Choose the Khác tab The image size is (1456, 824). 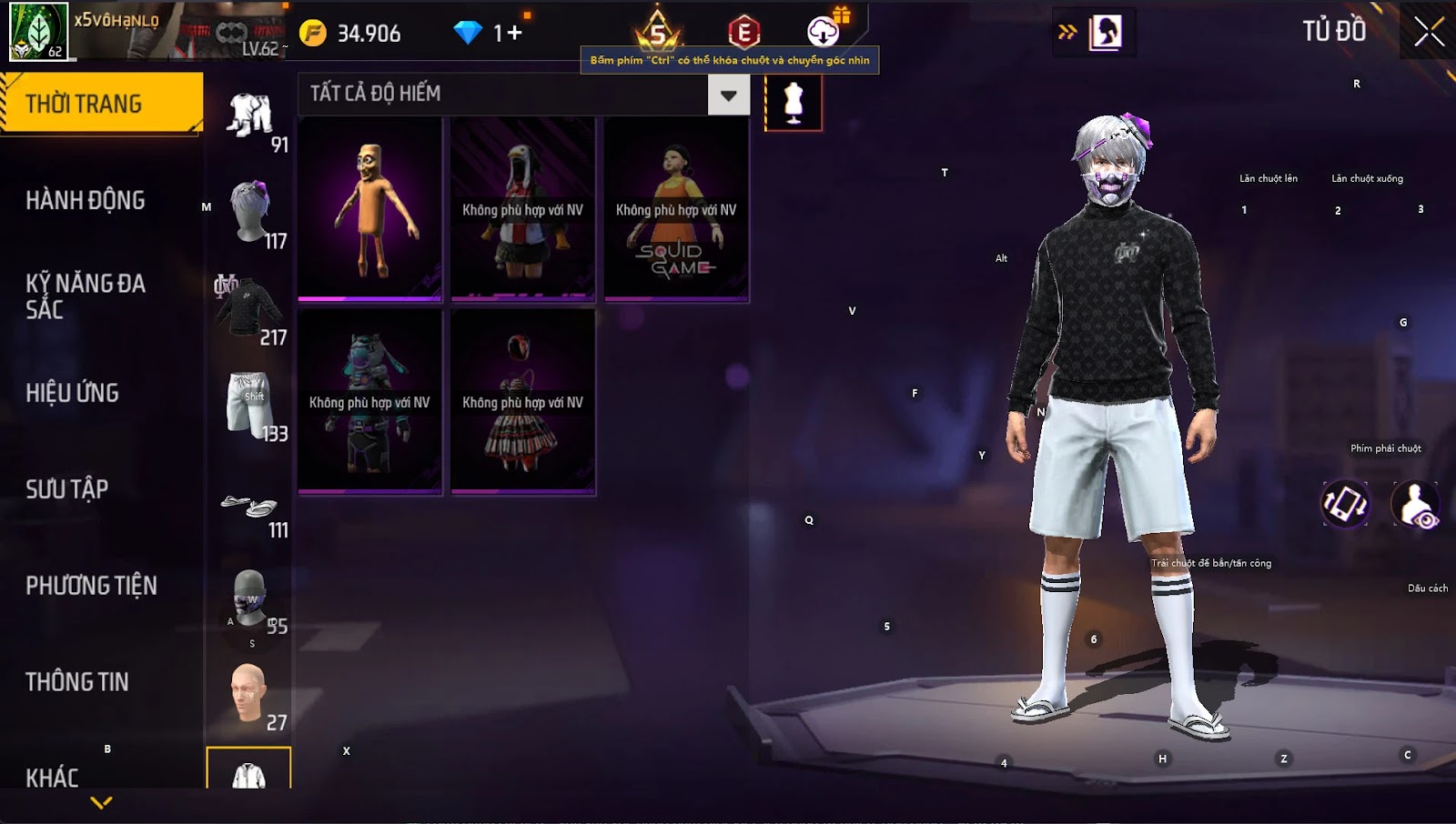coord(52,778)
